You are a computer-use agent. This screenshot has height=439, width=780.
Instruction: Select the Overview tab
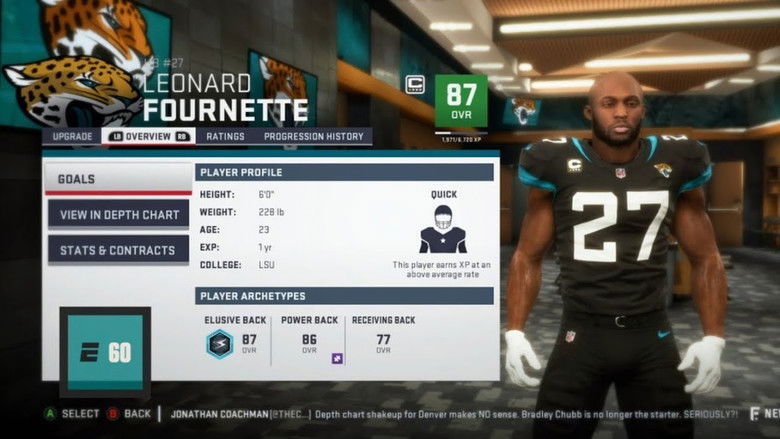148,136
